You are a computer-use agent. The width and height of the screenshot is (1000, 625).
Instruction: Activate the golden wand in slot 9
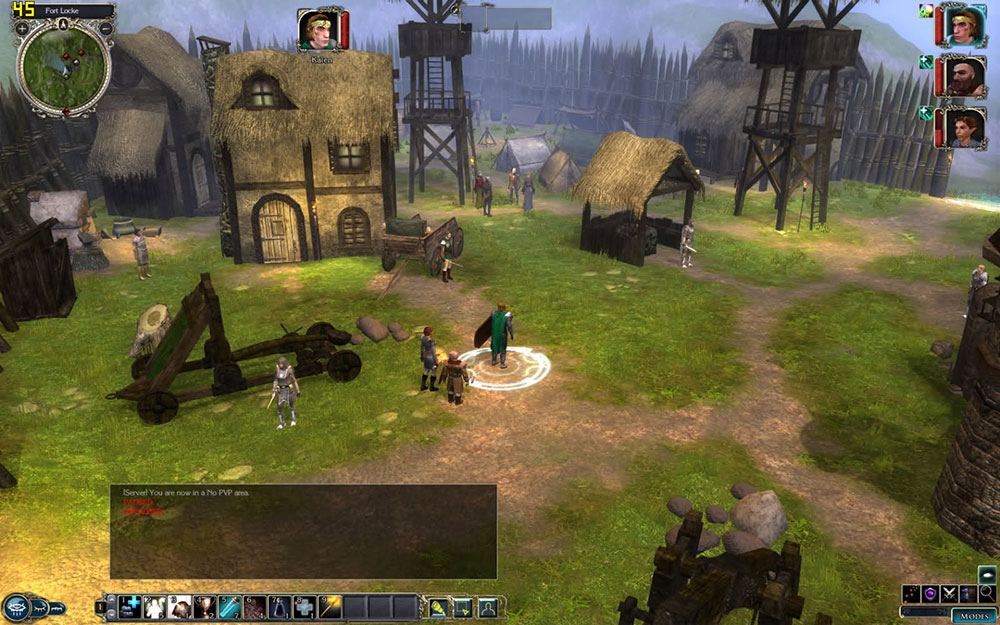[x=331, y=607]
